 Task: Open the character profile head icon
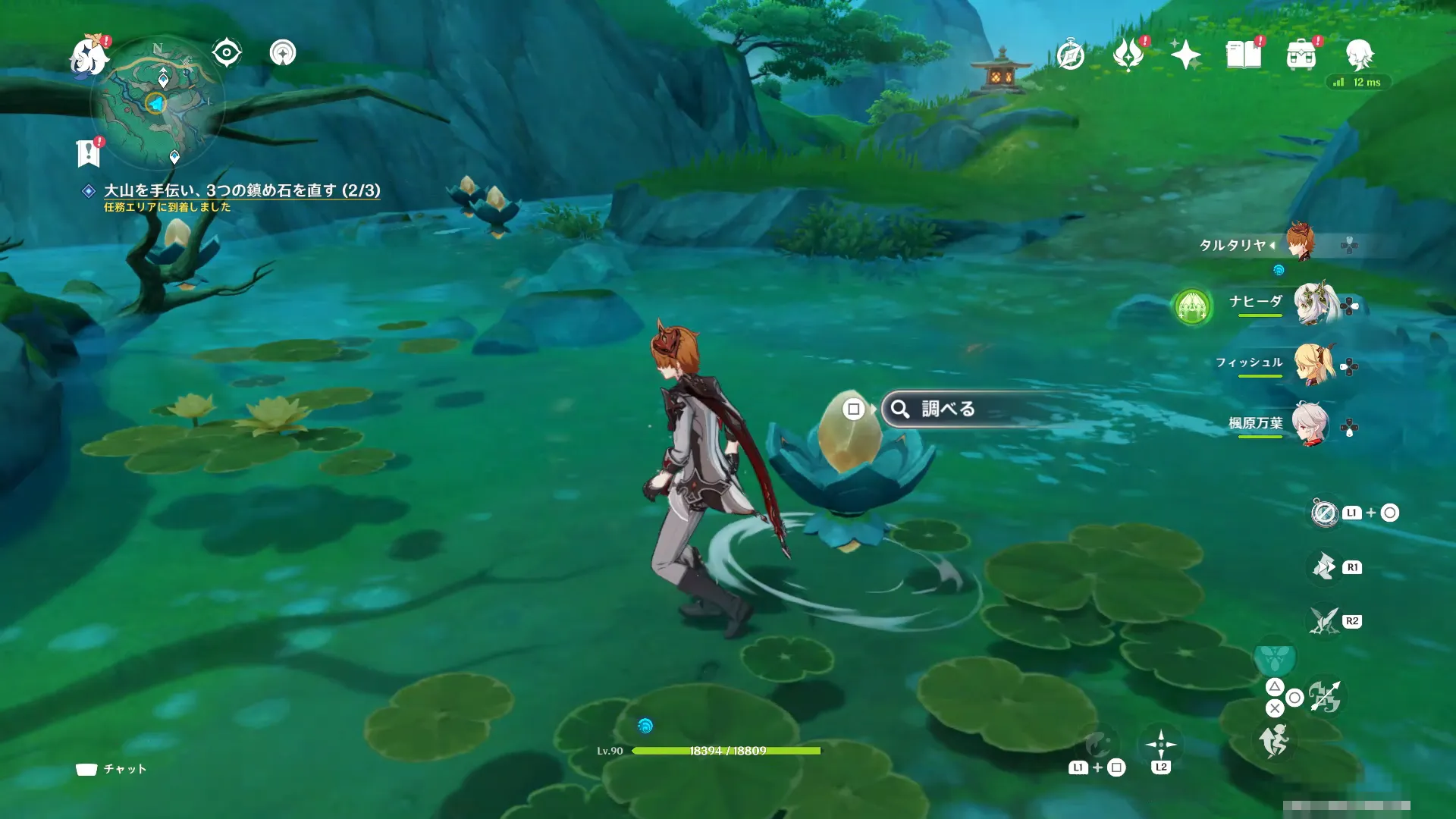[x=1359, y=55]
